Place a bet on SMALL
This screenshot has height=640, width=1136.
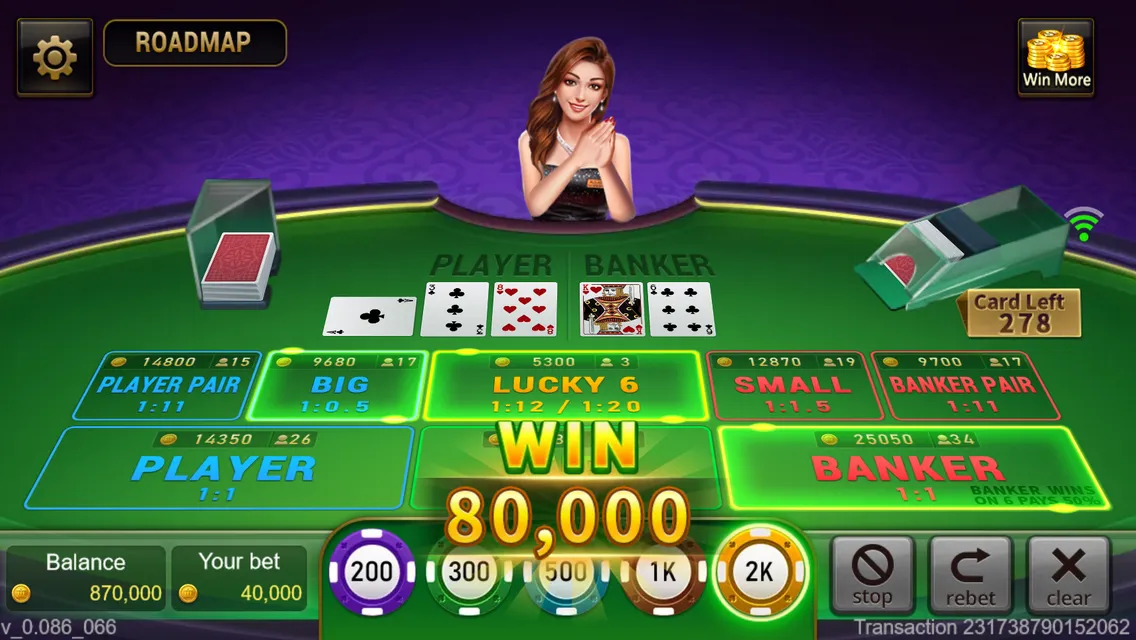tap(796, 387)
